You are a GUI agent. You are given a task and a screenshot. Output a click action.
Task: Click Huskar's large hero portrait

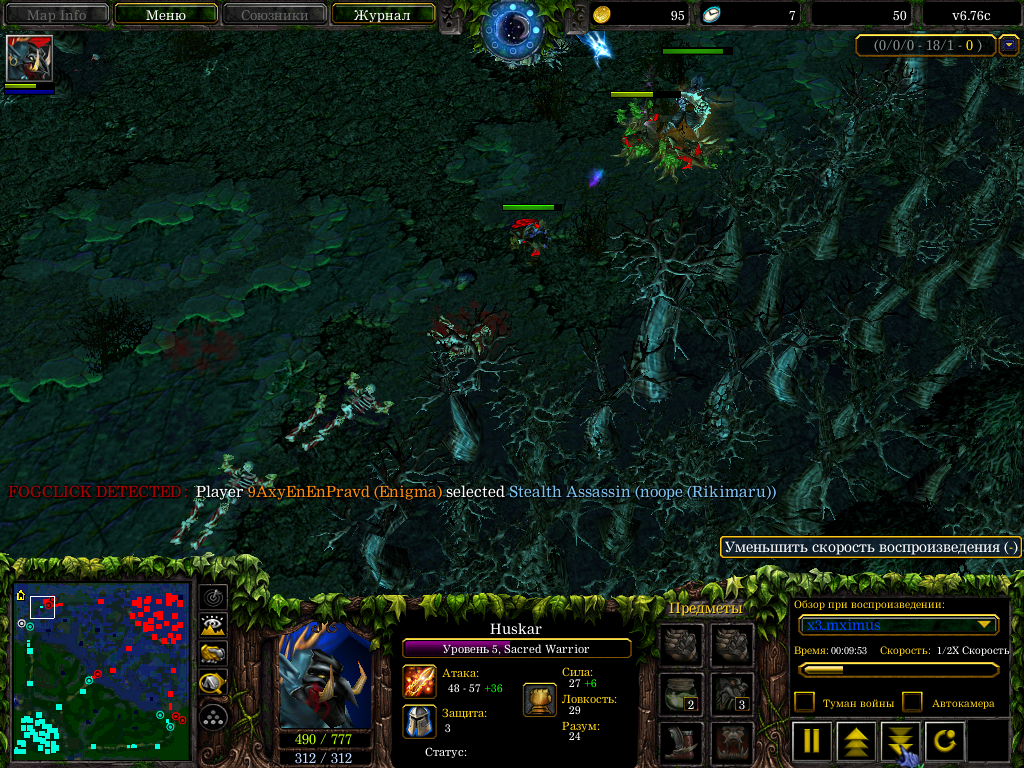click(324, 677)
